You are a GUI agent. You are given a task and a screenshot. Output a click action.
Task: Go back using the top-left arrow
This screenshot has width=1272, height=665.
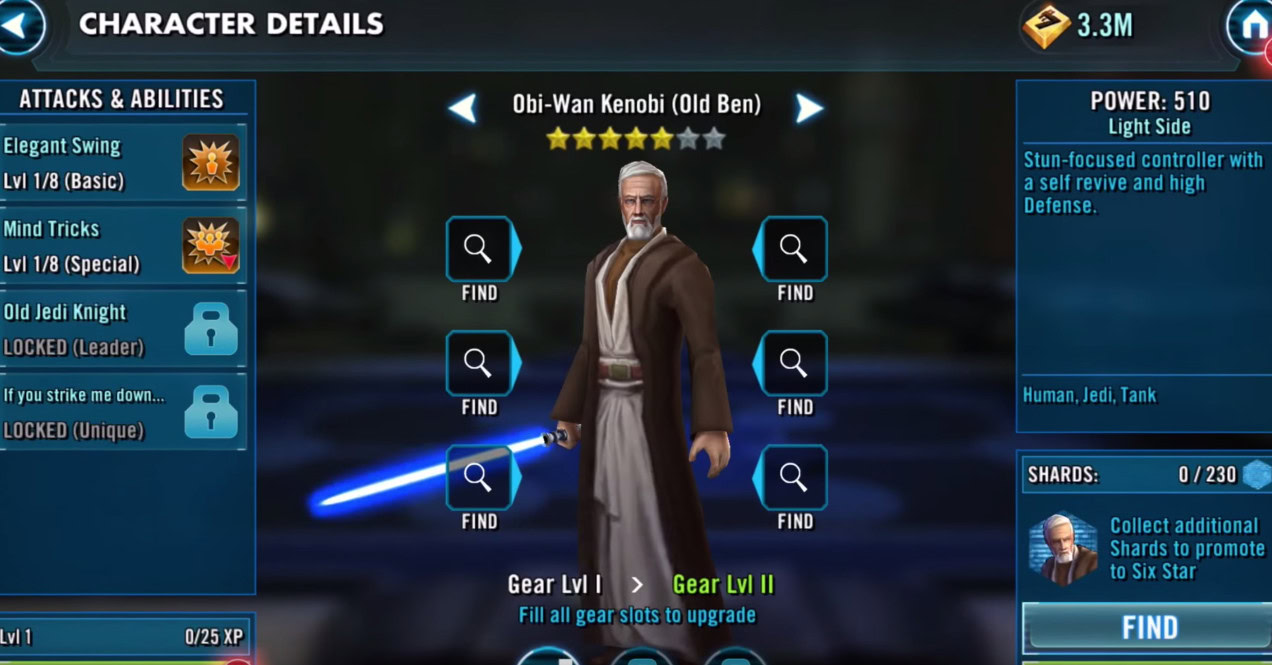pos(18,25)
